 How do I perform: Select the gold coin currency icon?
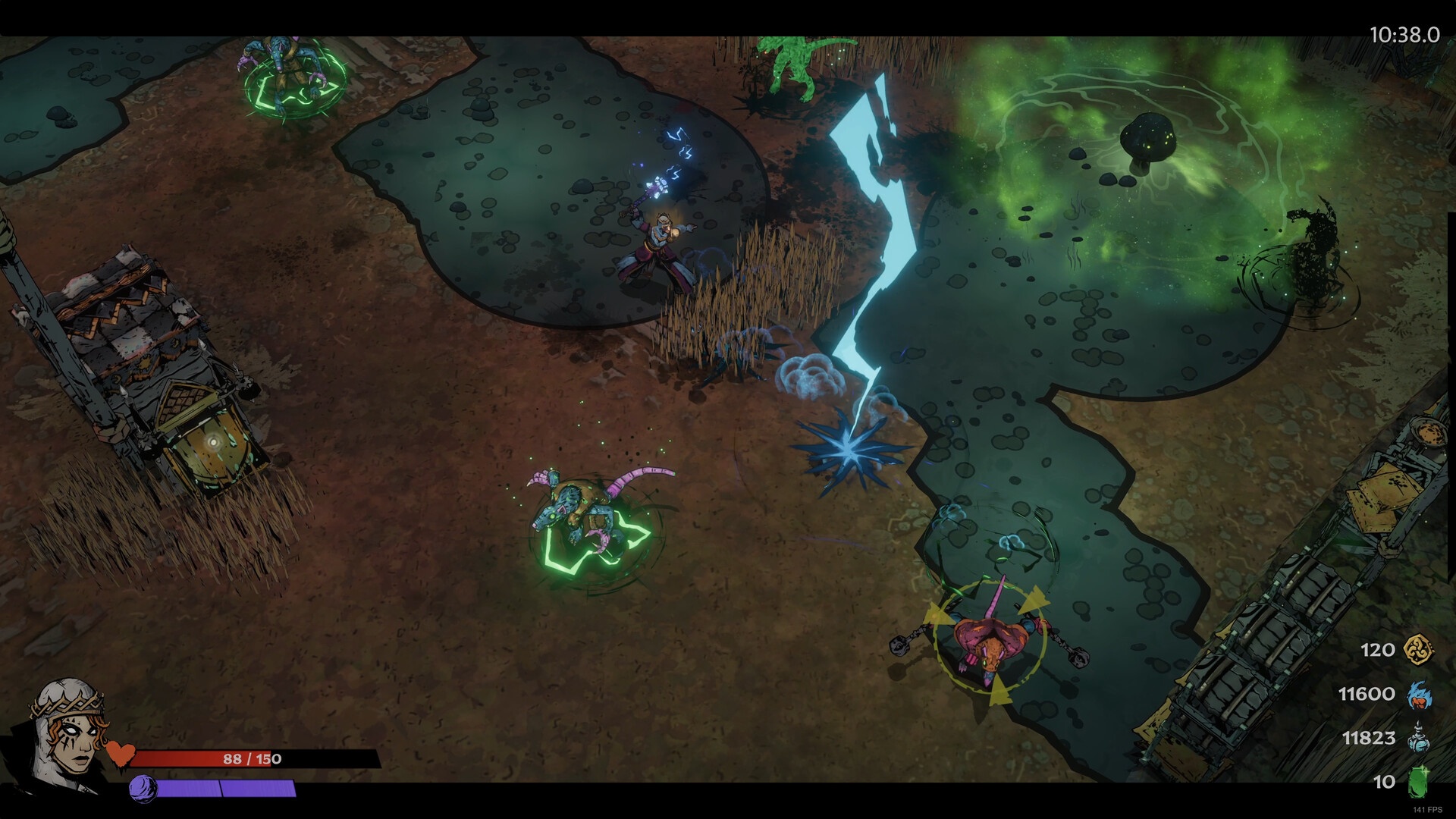coord(1418,650)
